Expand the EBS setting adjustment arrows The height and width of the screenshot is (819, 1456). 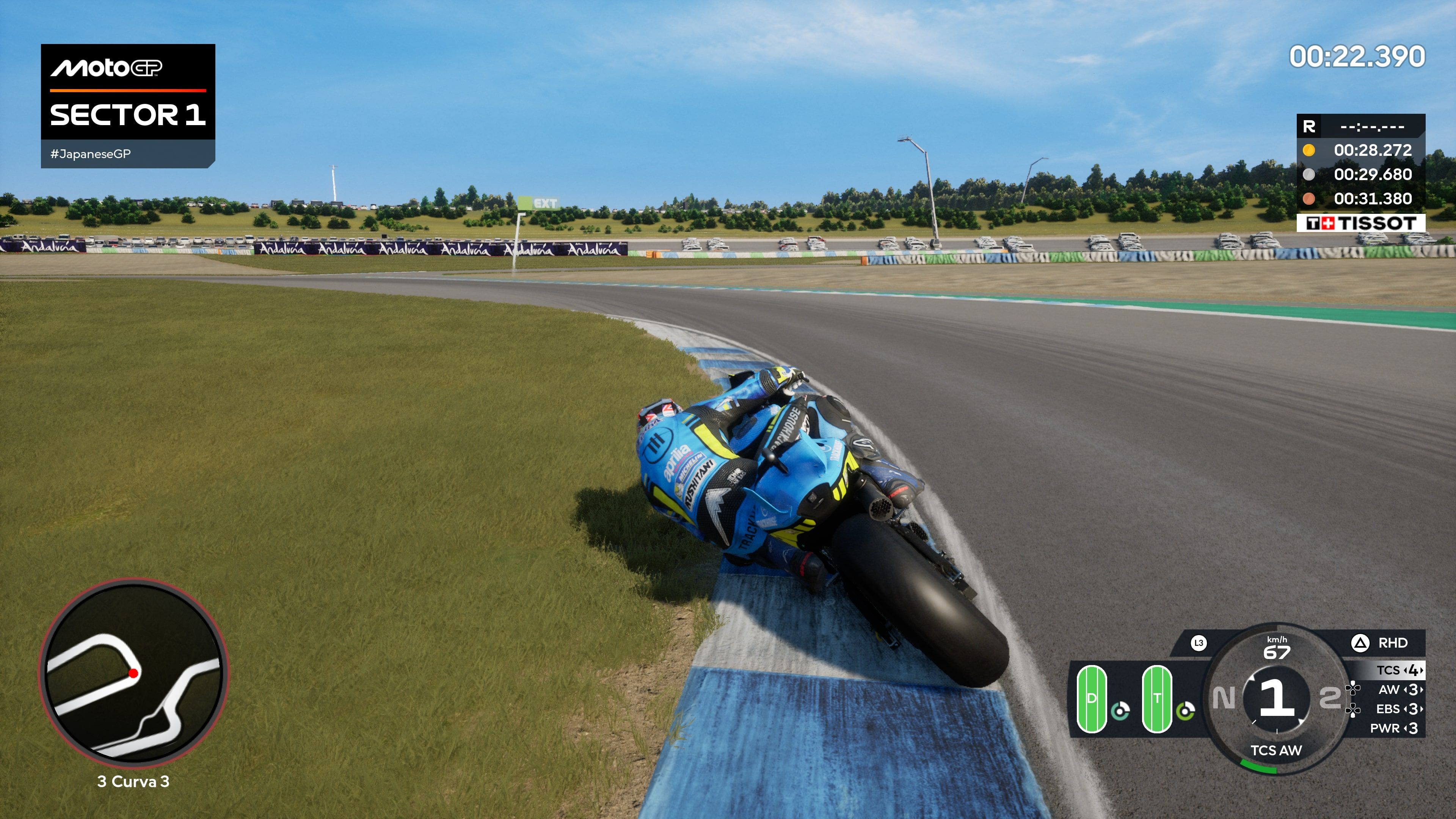tap(1413, 709)
